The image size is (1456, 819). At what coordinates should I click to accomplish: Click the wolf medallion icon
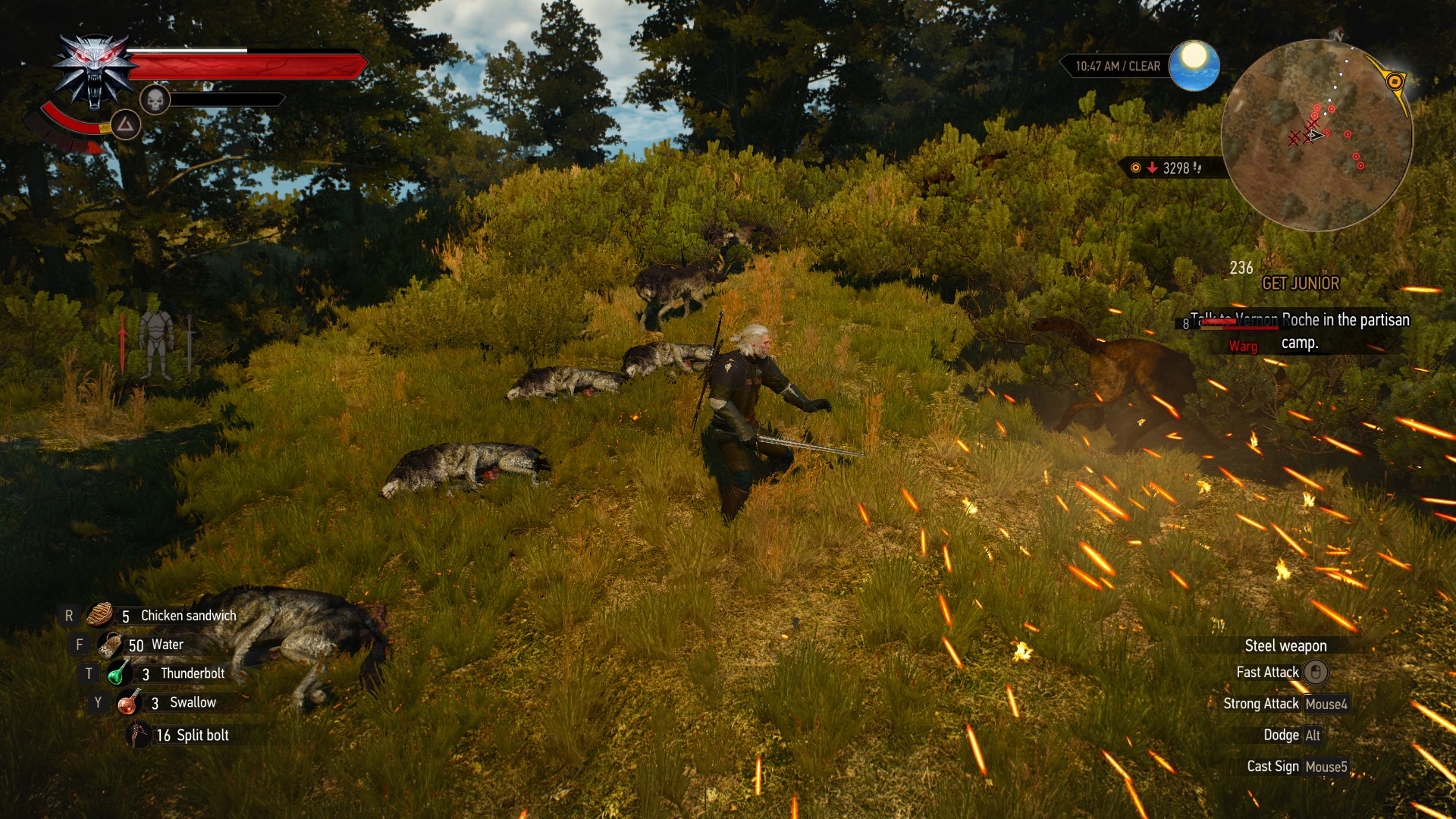coord(94,71)
